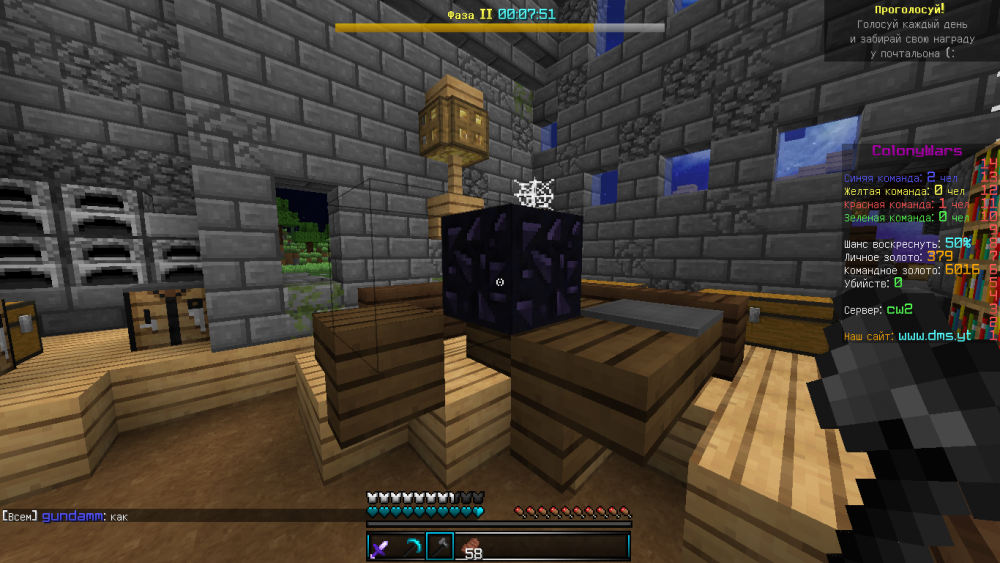Screen dimensions: 1000x563
Task: Open the www.dms.yt site link
Action: click(934, 337)
